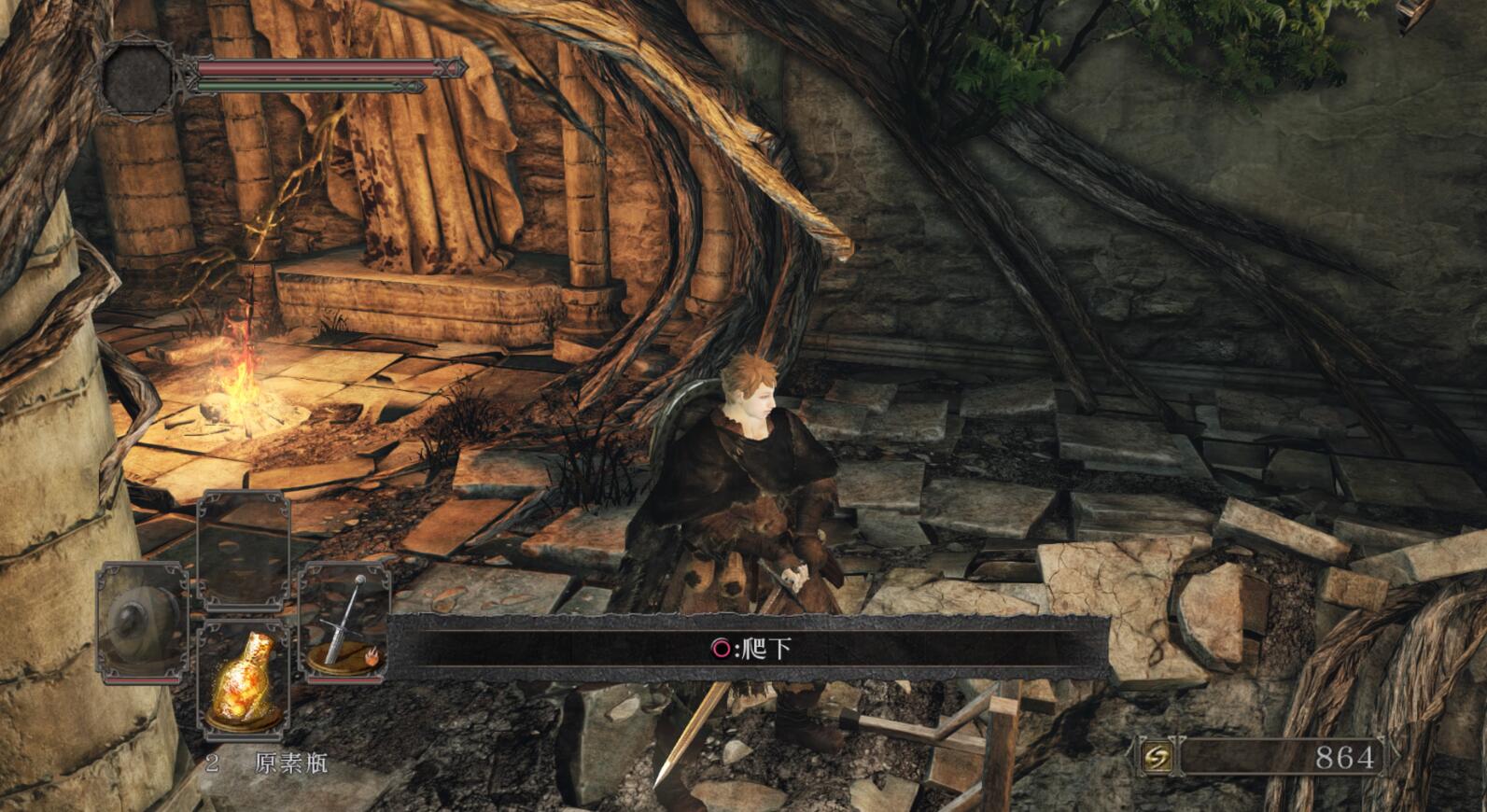Select the right-hand sword weapon slot
1487x812 pixels.
[x=344, y=622]
